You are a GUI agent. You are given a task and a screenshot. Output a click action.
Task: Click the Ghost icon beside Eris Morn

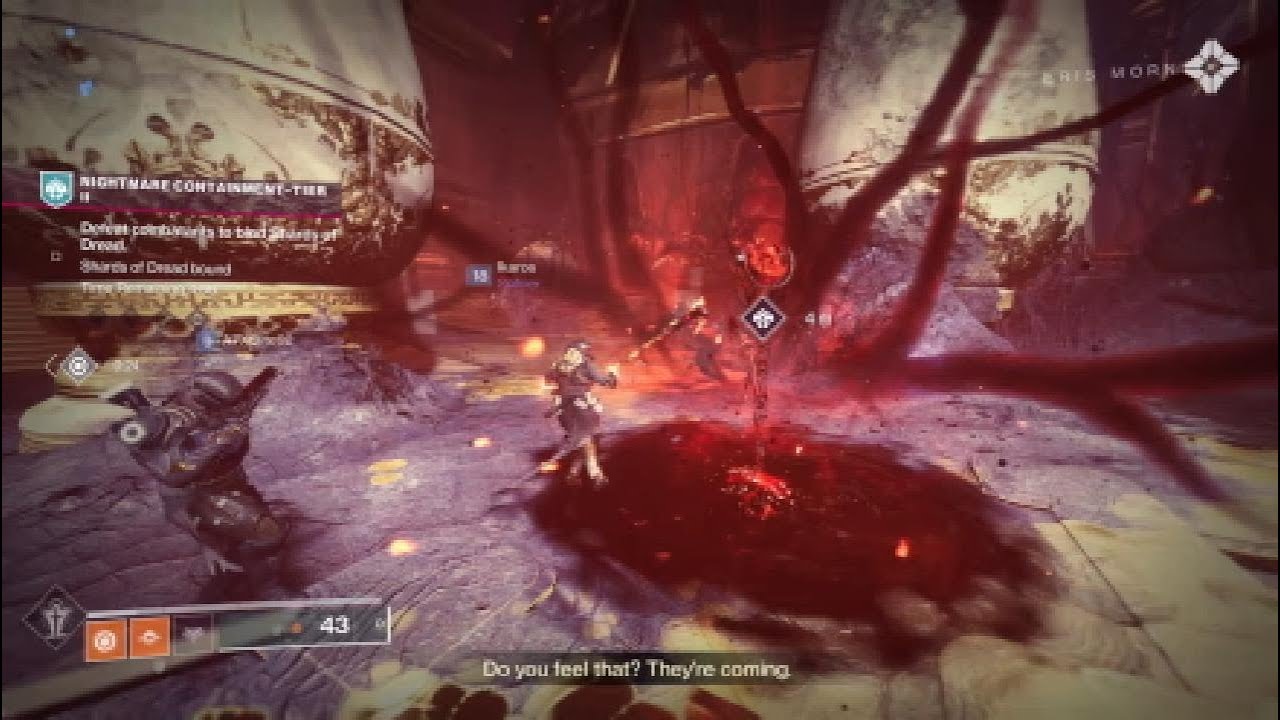[1211, 67]
